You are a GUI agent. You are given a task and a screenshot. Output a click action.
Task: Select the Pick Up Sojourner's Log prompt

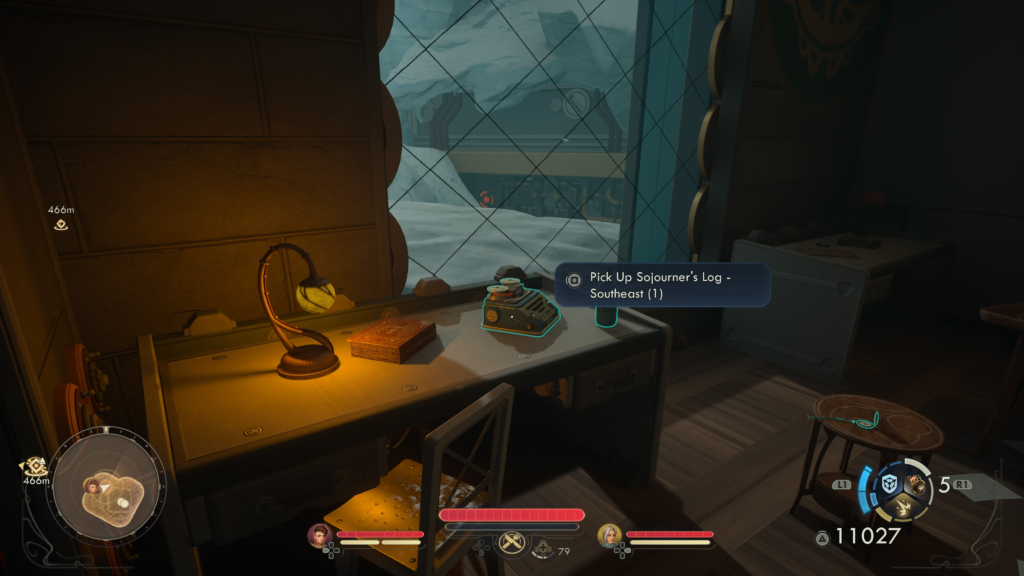[663, 285]
